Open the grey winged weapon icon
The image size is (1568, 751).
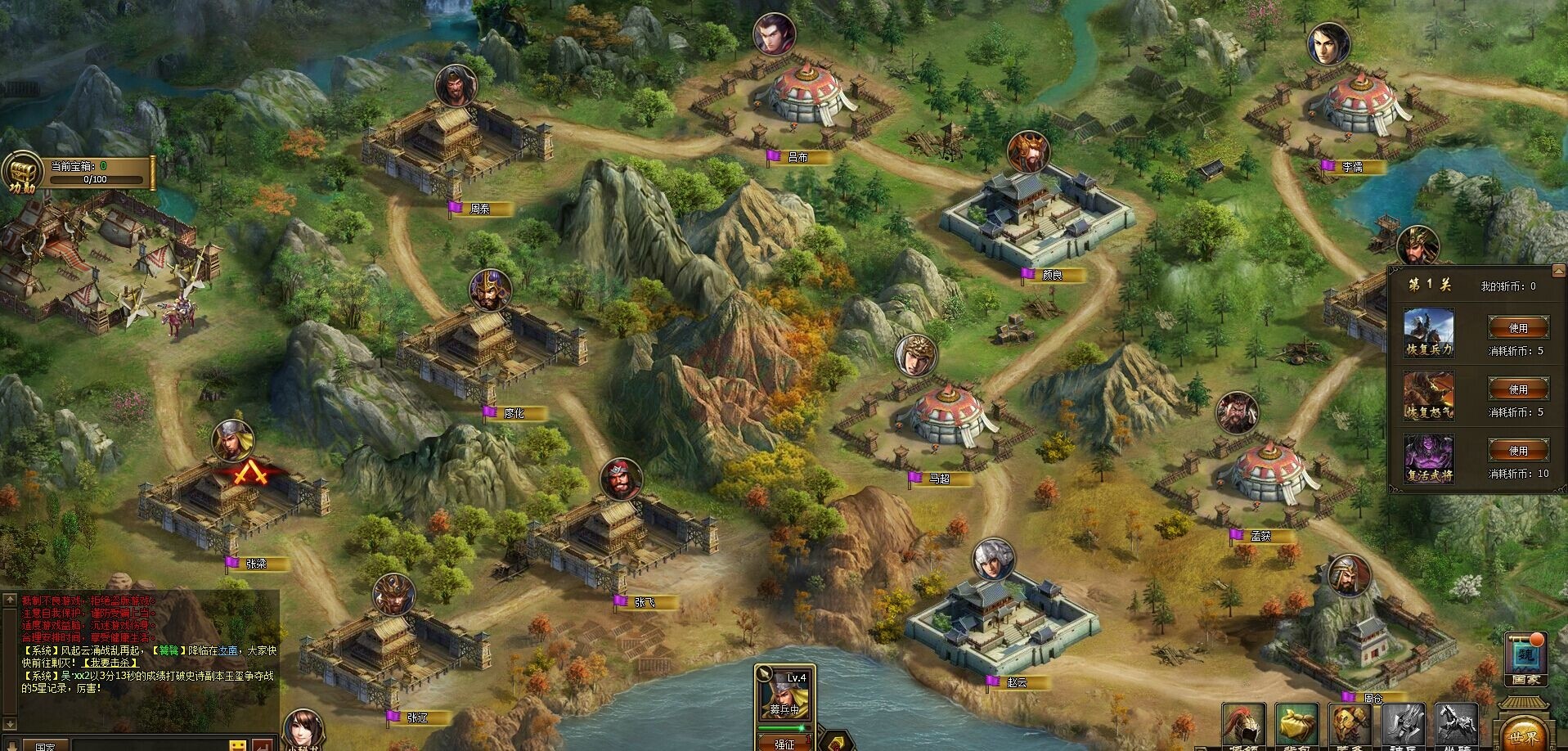coord(1404,727)
